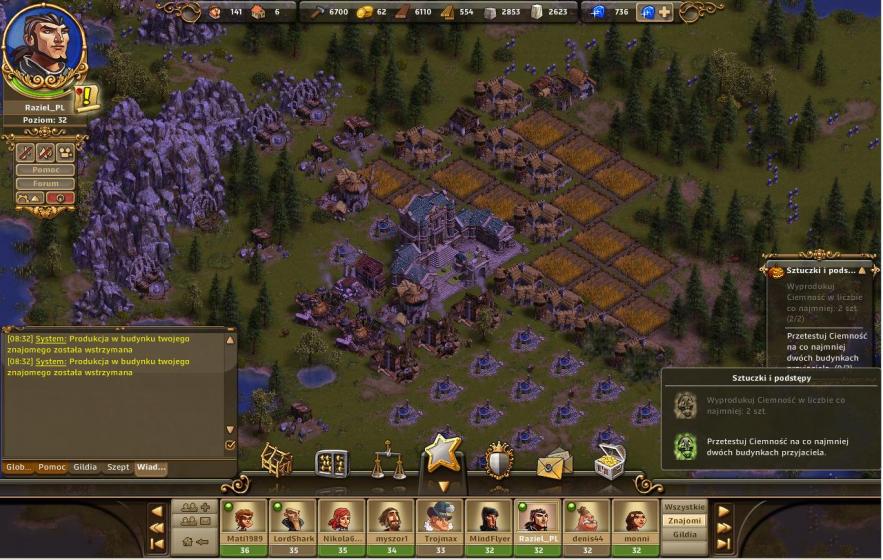
Task: Open the trade office scales icon
Action: 387,461
